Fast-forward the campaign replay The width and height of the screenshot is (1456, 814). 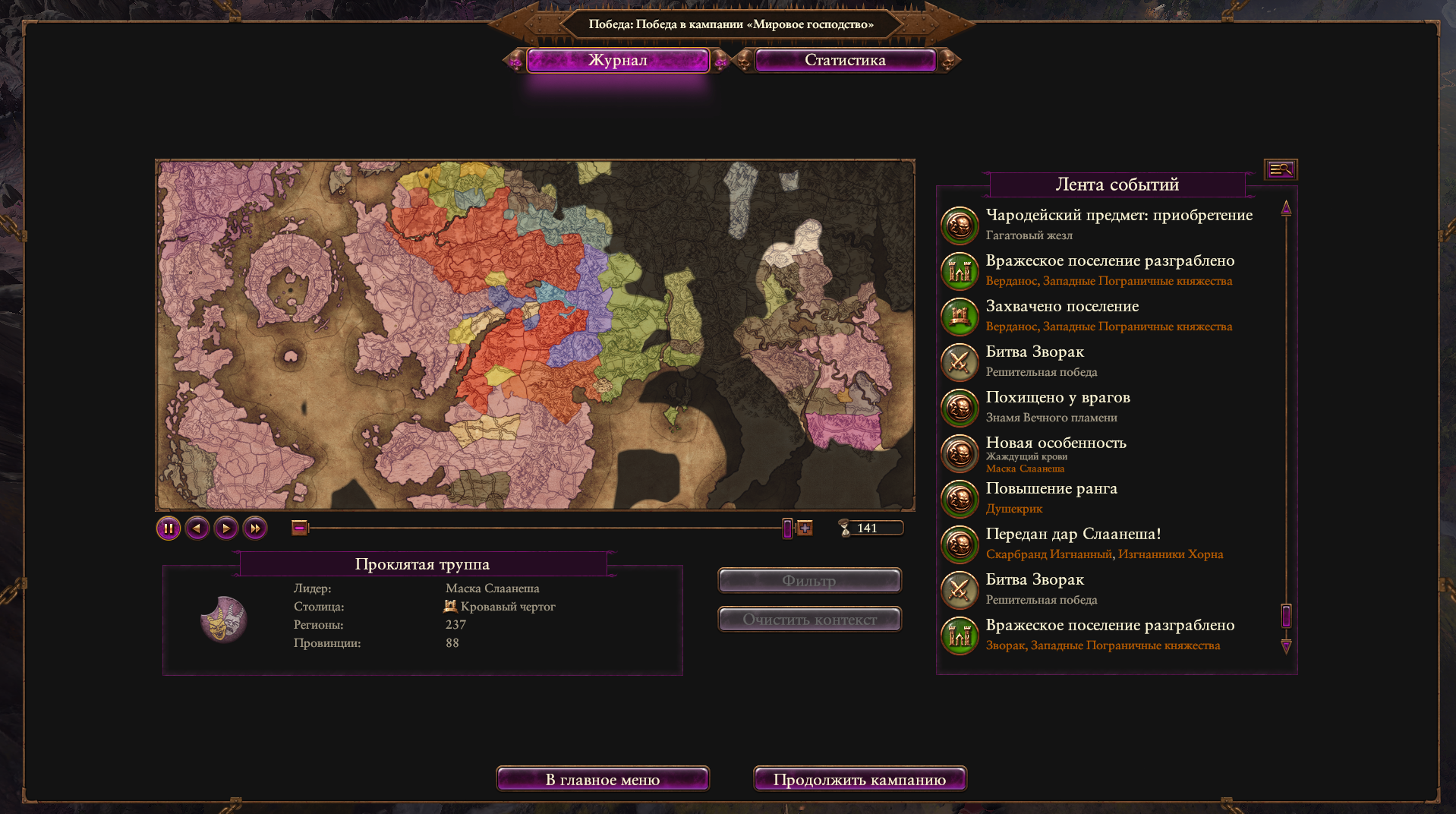coord(255,528)
